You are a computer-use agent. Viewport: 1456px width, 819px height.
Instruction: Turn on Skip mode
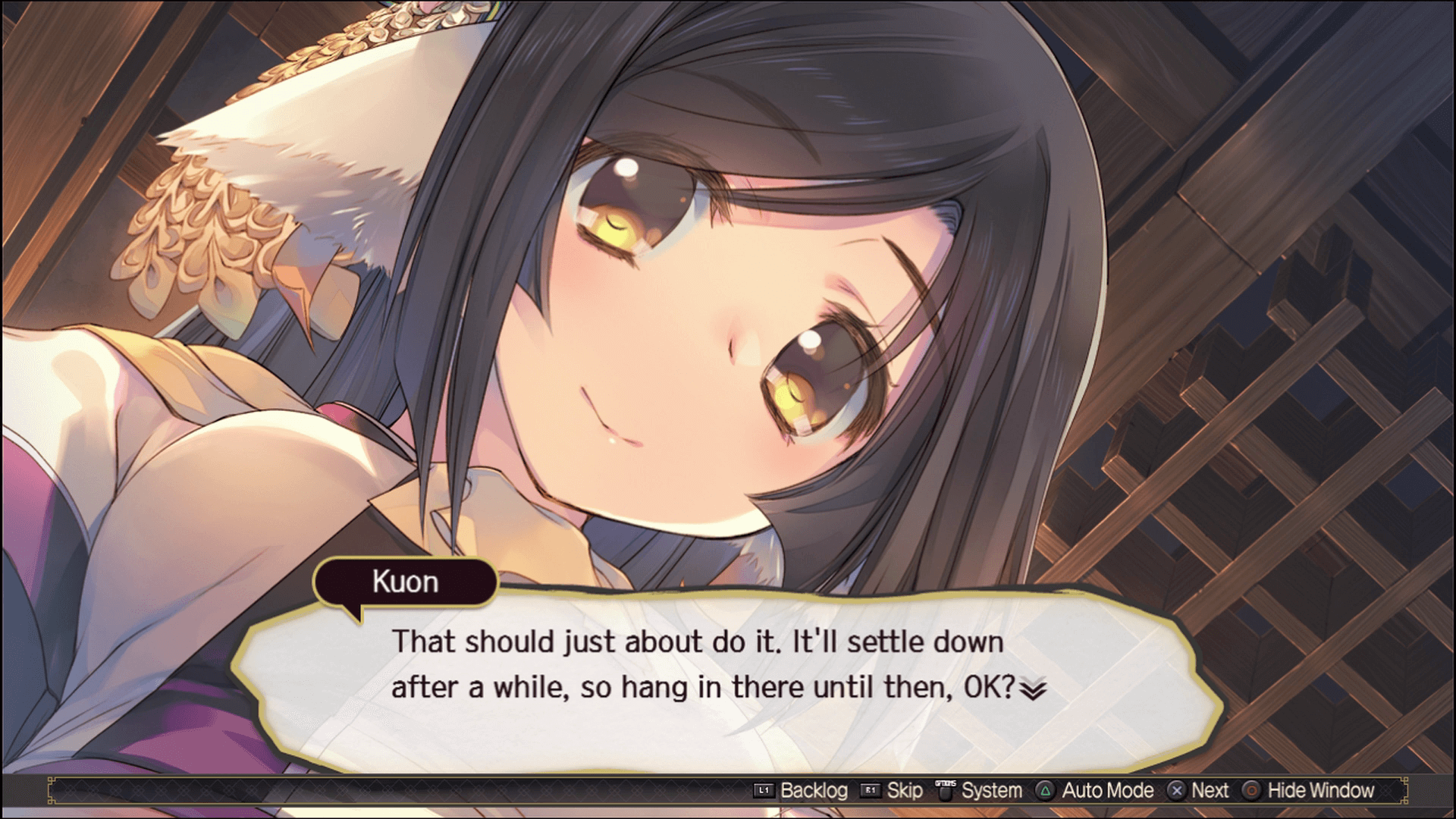904,790
